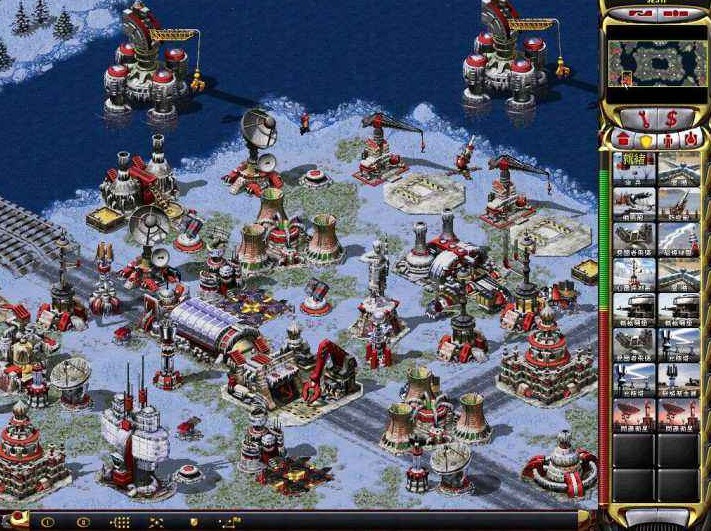
Task: Activate the dollar-sign sell button
Action: point(671,119)
